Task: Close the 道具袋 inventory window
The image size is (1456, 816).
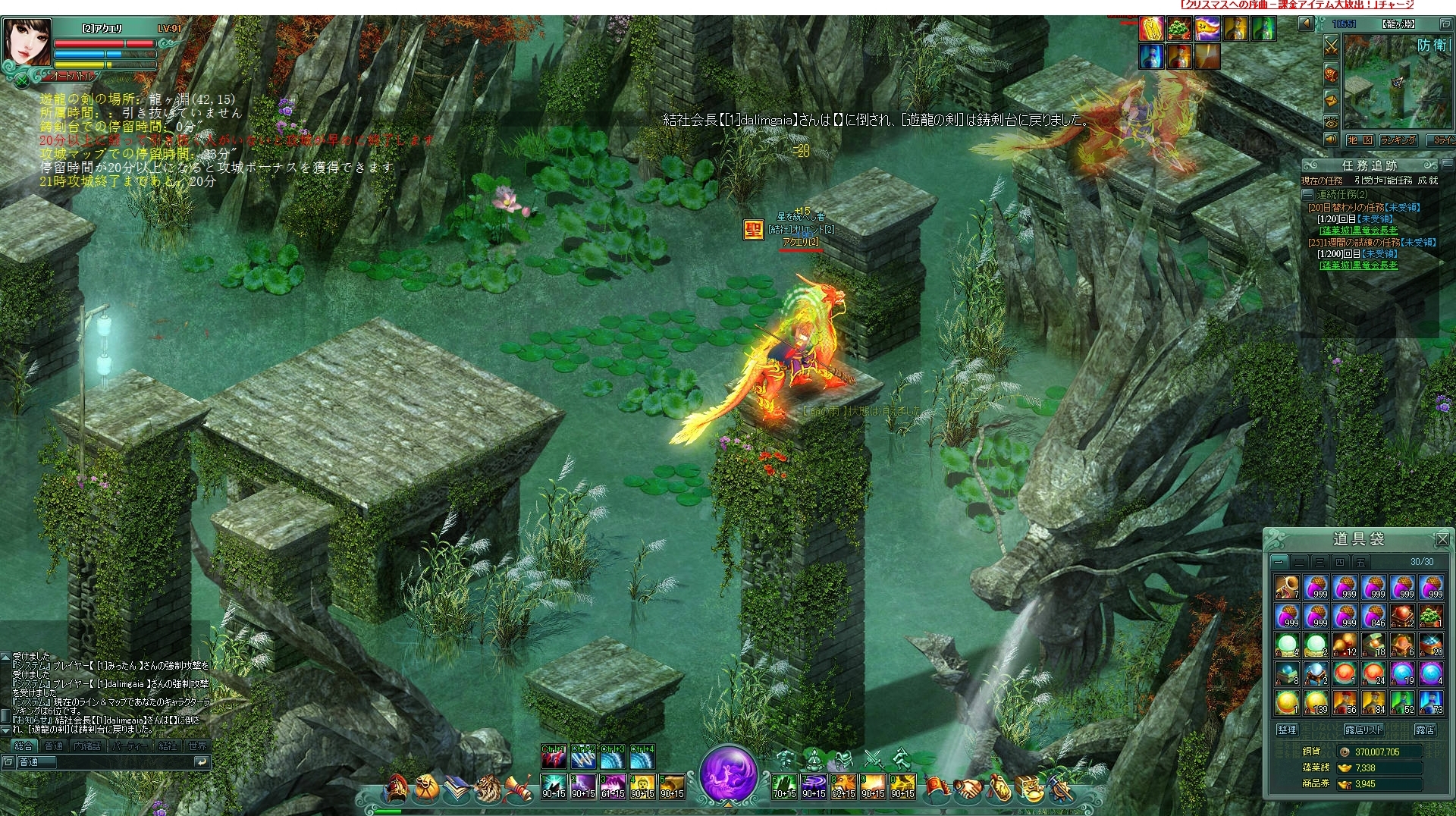Action: pos(1442,539)
